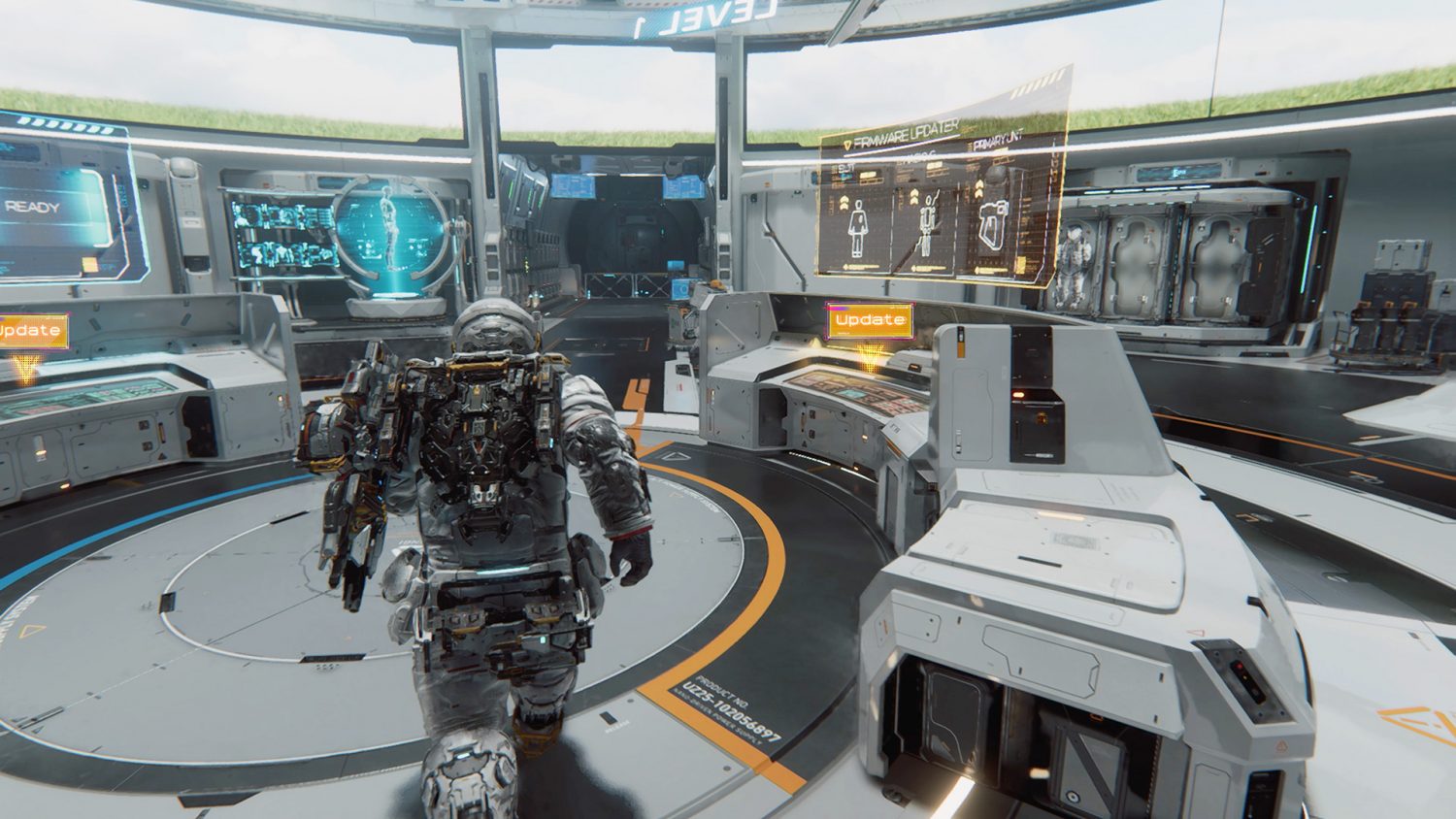Select the Update marker below the Firmware Updater hologram
The width and height of the screenshot is (1456, 819).
pyautogui.click(x=870, y=320)
